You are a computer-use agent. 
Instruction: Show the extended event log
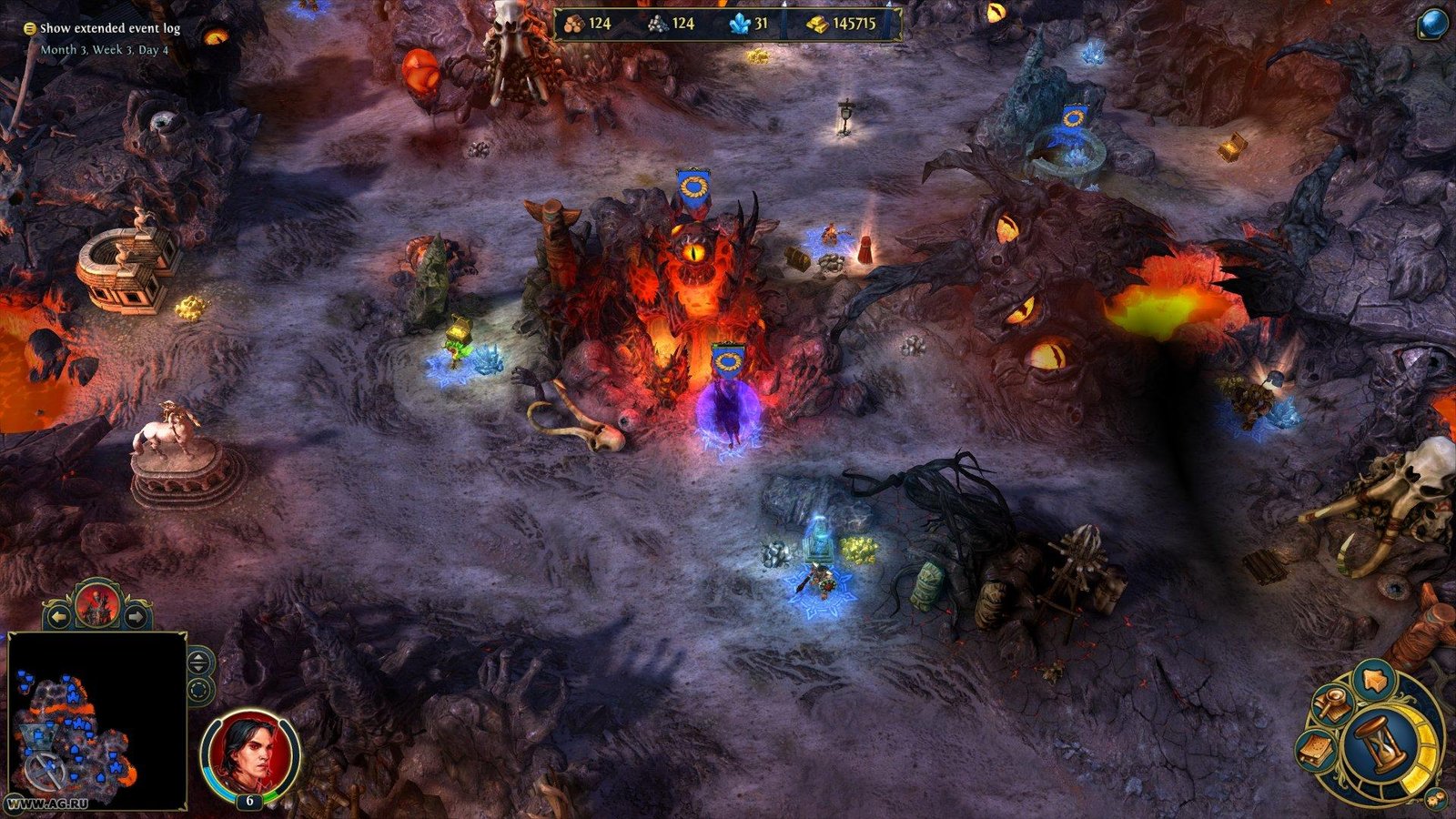(109, 30)
